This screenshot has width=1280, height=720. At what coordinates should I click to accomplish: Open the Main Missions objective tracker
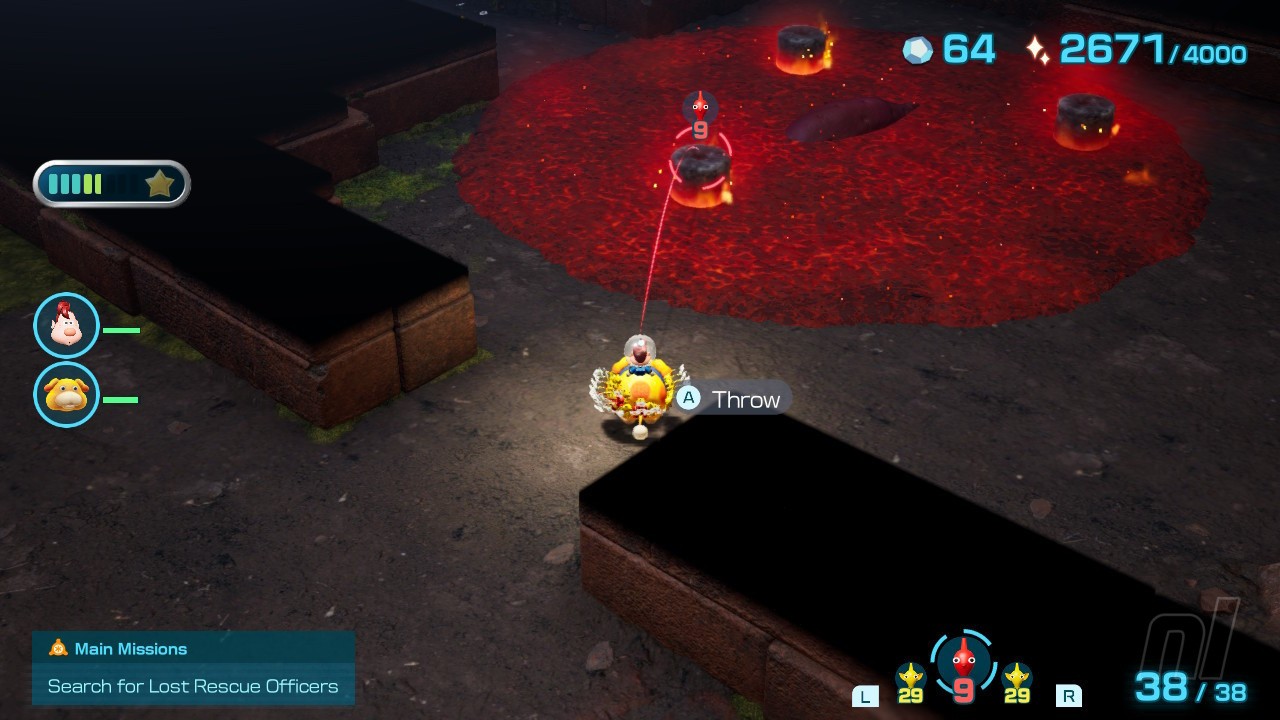point(193,668)
